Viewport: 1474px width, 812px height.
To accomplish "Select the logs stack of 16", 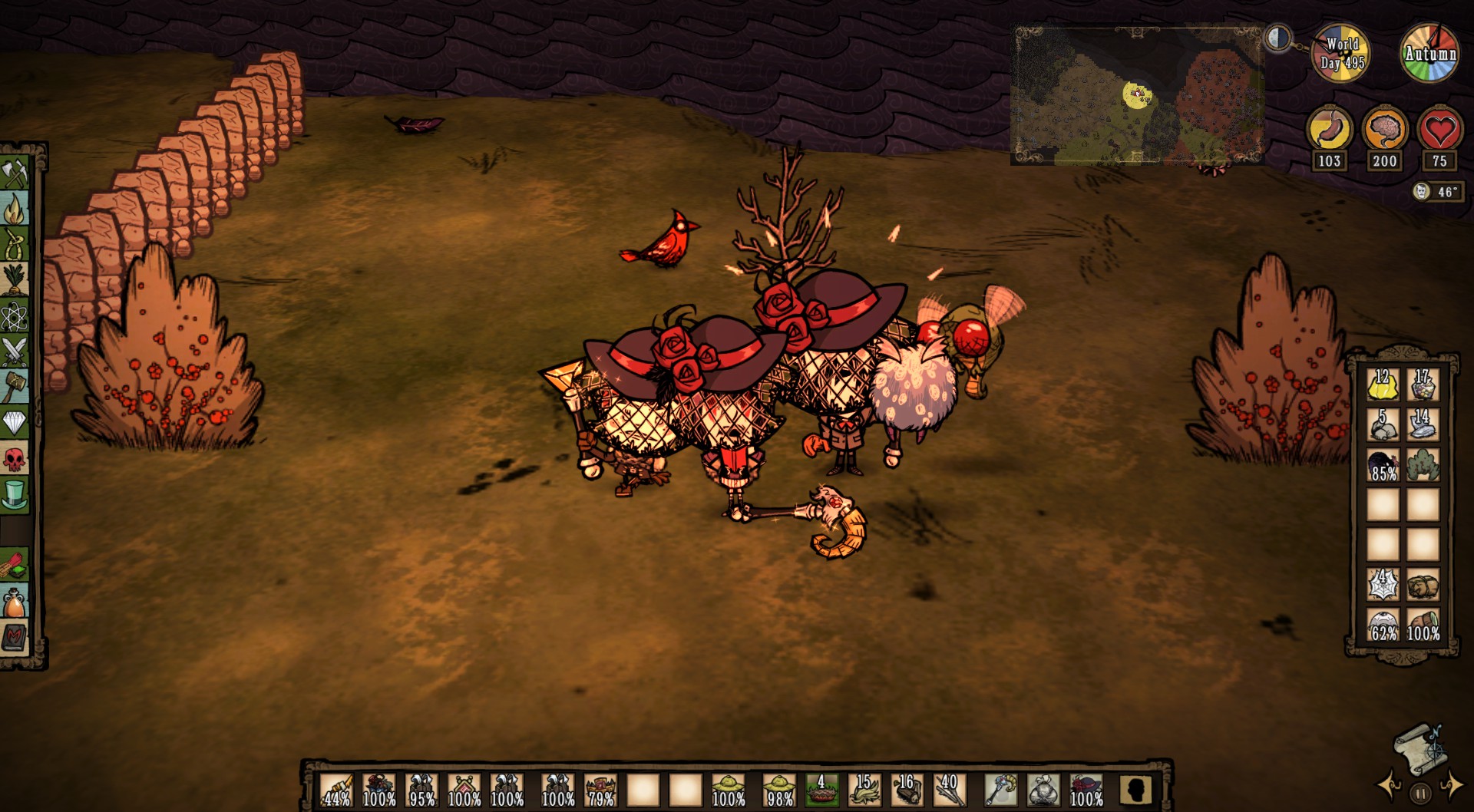I will click(x=907, y=790).
